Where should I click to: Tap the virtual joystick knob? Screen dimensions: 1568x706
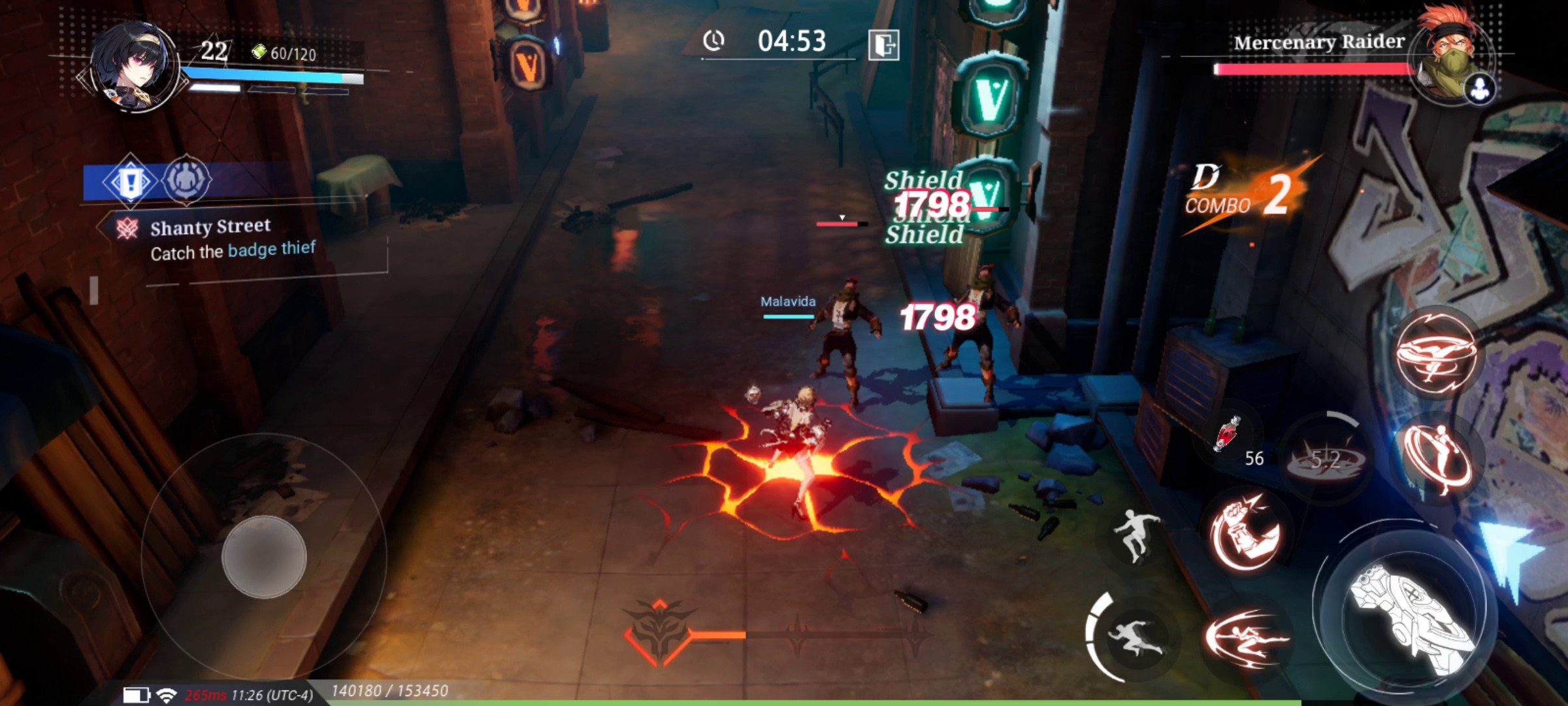point(264,556)
